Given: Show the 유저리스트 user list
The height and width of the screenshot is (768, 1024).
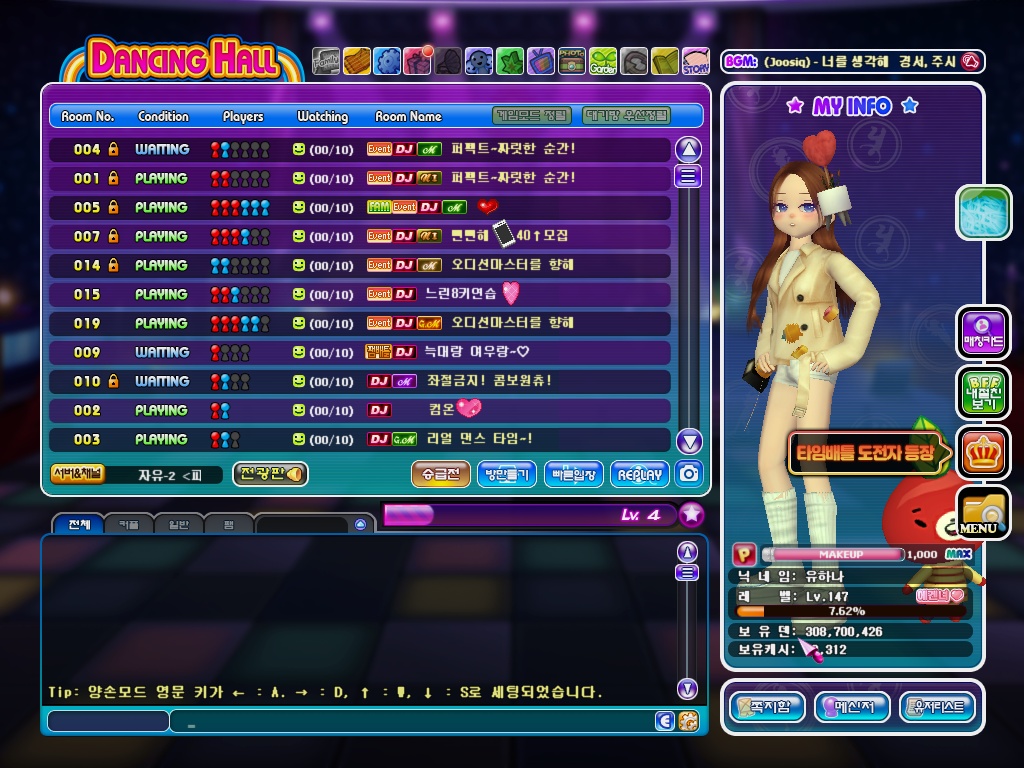Looking at the screenshot, I should click(x=937, y=707).
